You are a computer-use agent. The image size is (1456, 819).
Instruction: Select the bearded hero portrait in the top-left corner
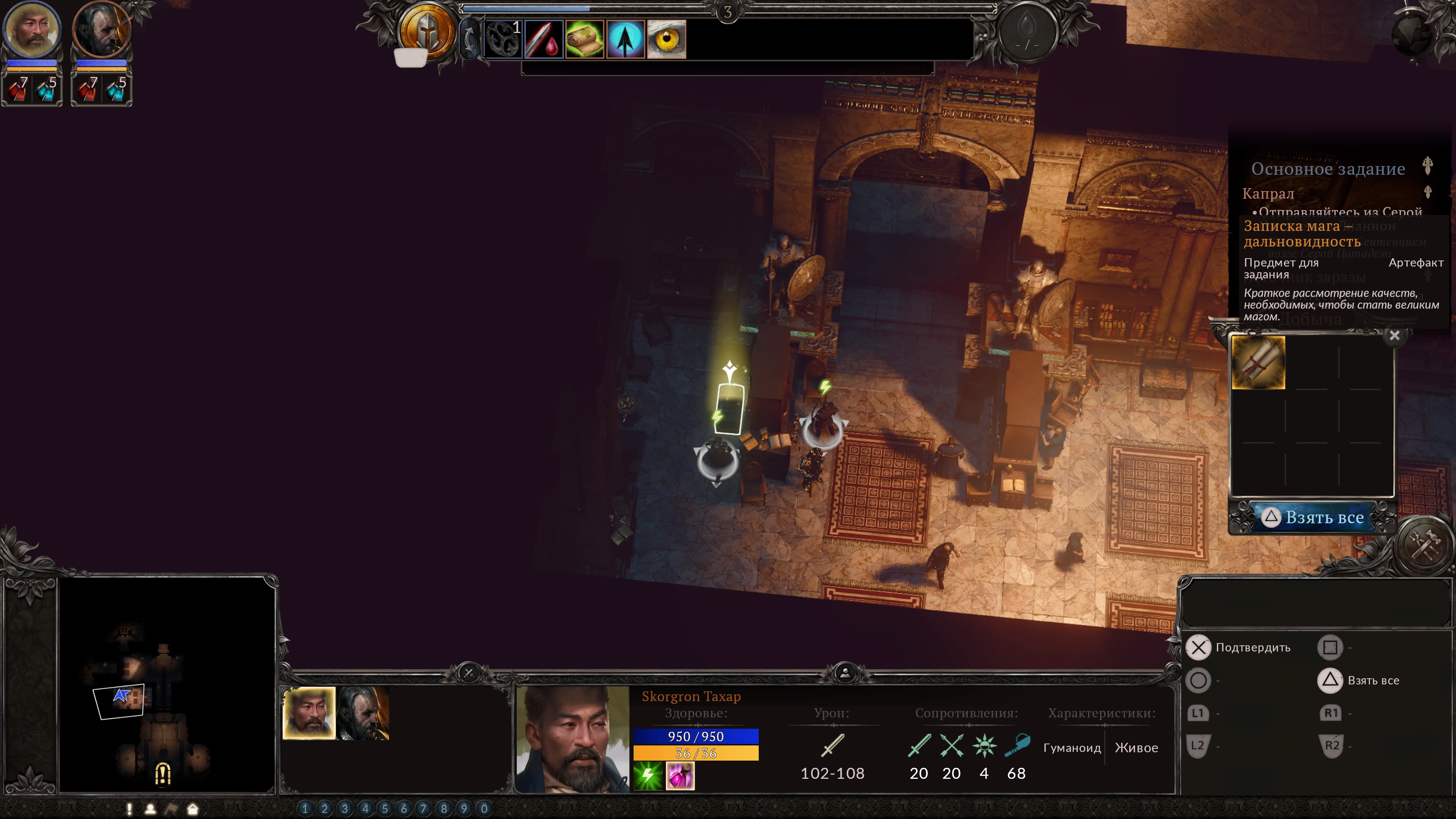point(31,30)
